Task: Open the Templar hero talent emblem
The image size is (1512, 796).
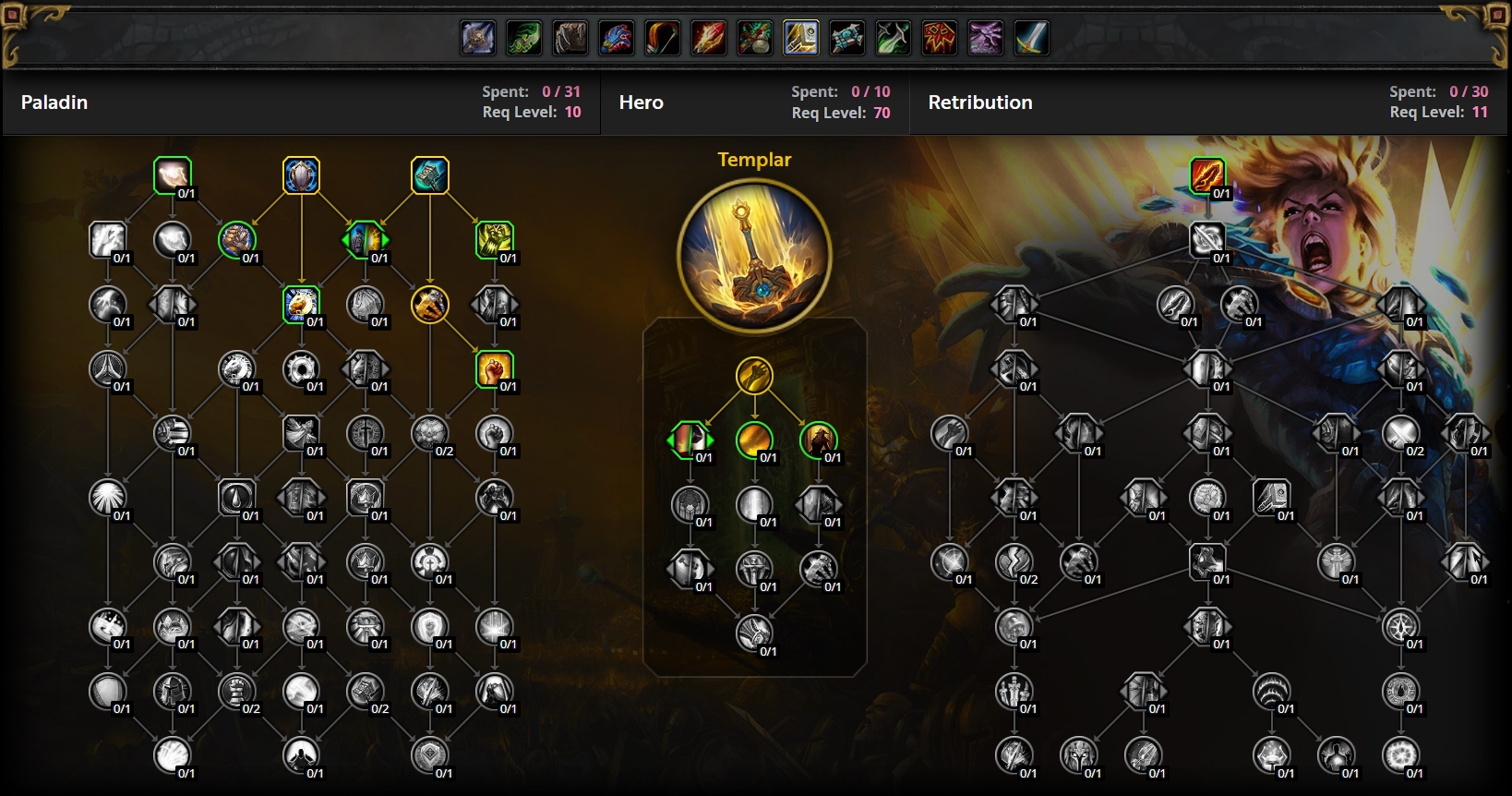Action: 754,256
